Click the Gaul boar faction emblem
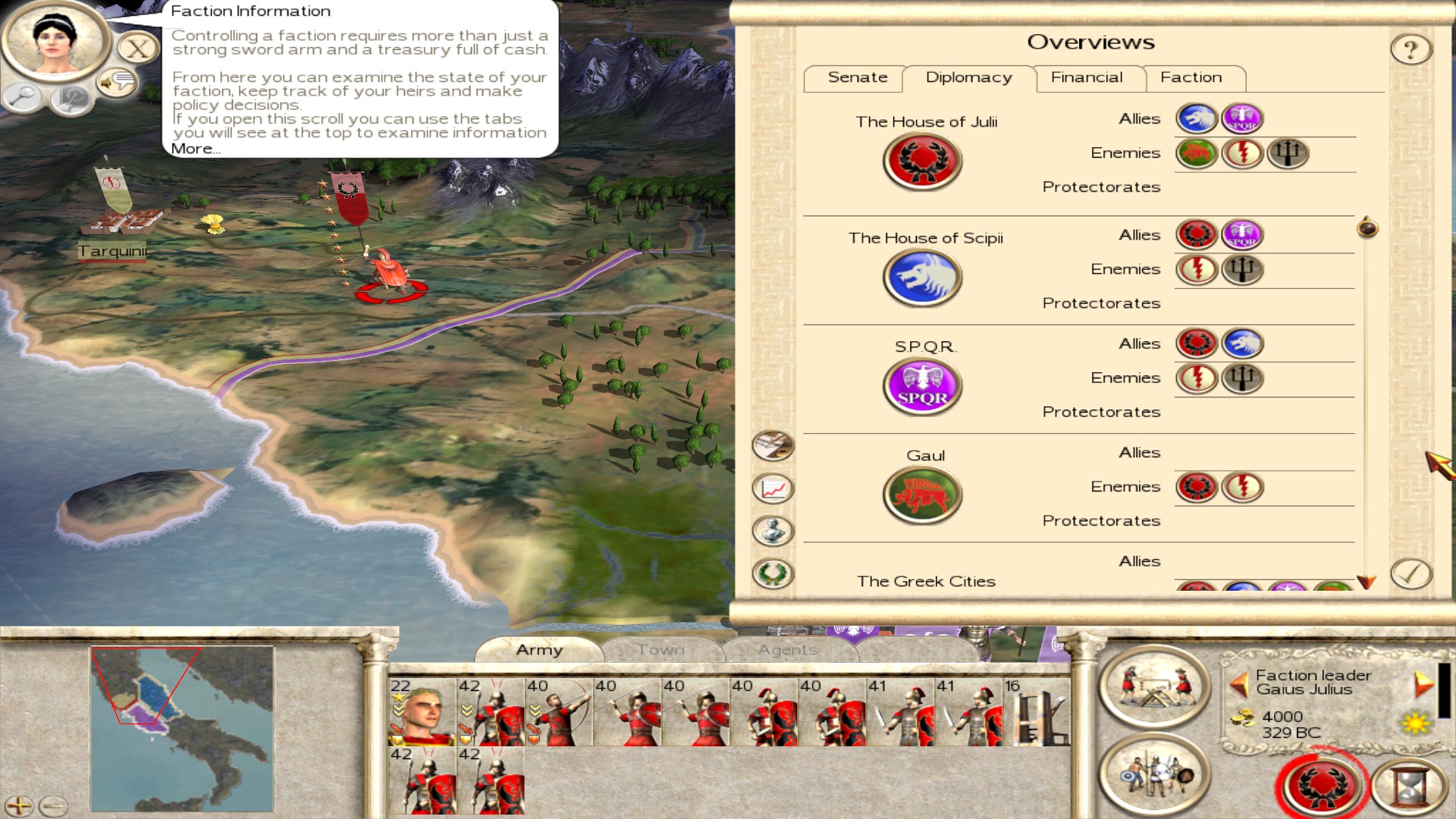The width and height of the screenshot is (1456, 819). point(922,496)
